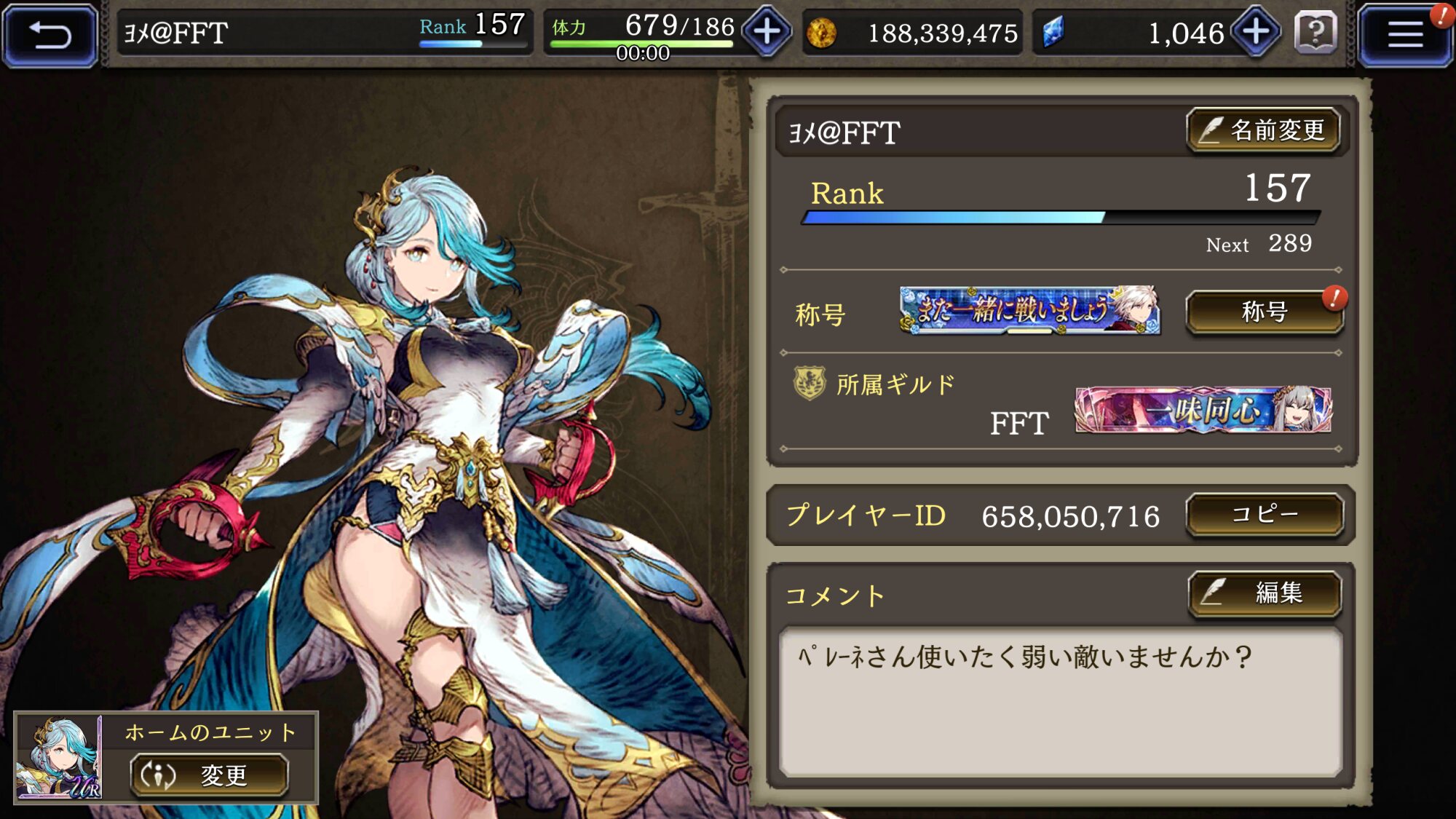
Task: Add blue crystals with the plus button
Action: 1257,32
